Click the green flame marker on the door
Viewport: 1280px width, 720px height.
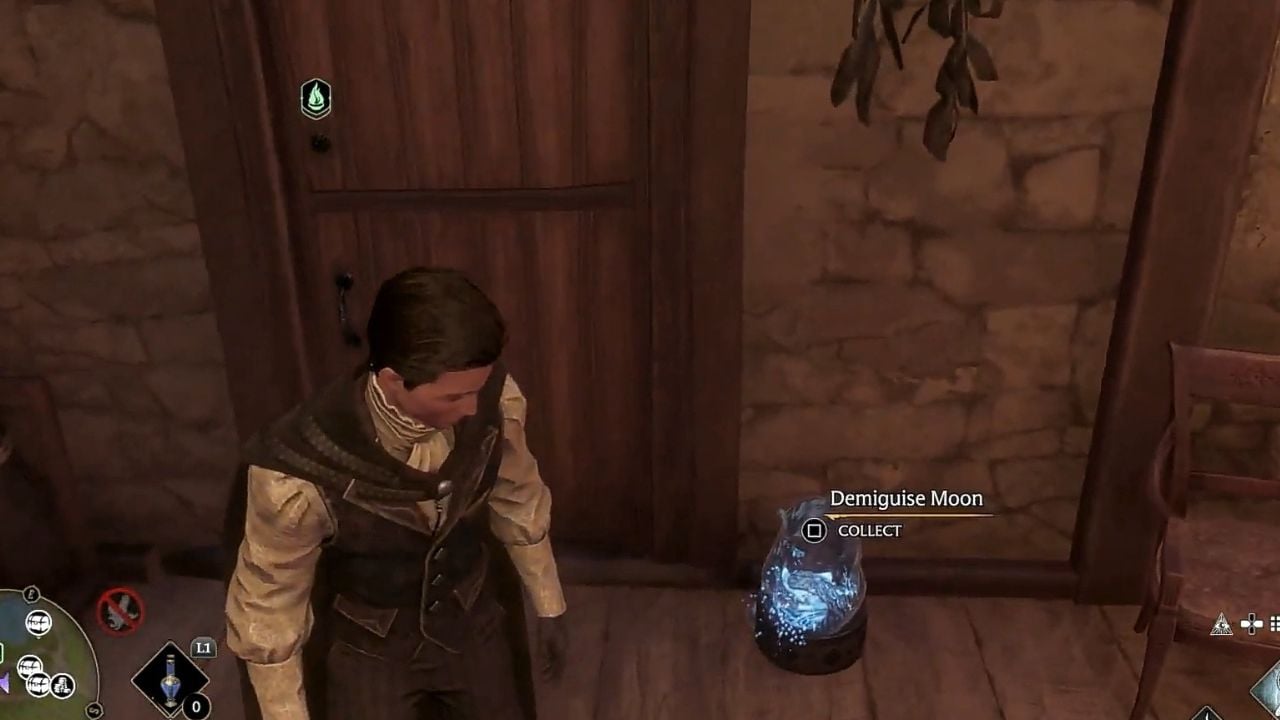tap(316, 99)
